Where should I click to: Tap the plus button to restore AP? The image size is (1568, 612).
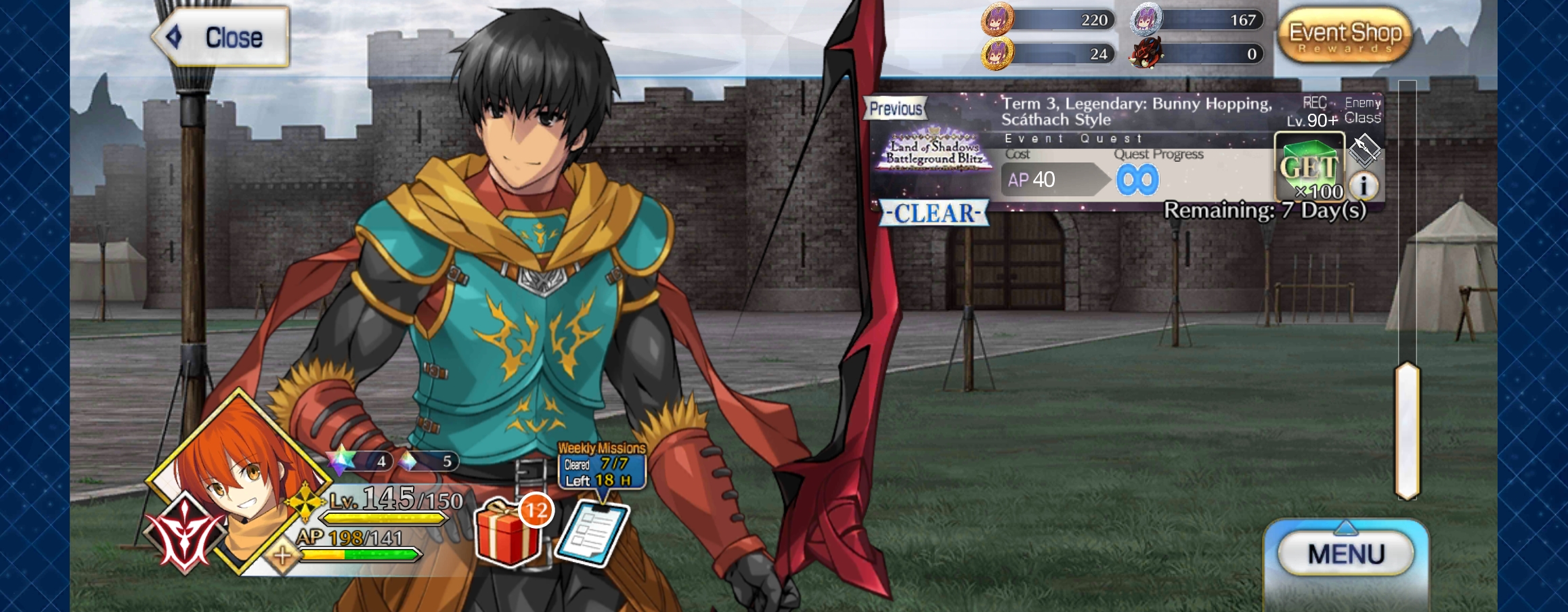click(282, 556)
